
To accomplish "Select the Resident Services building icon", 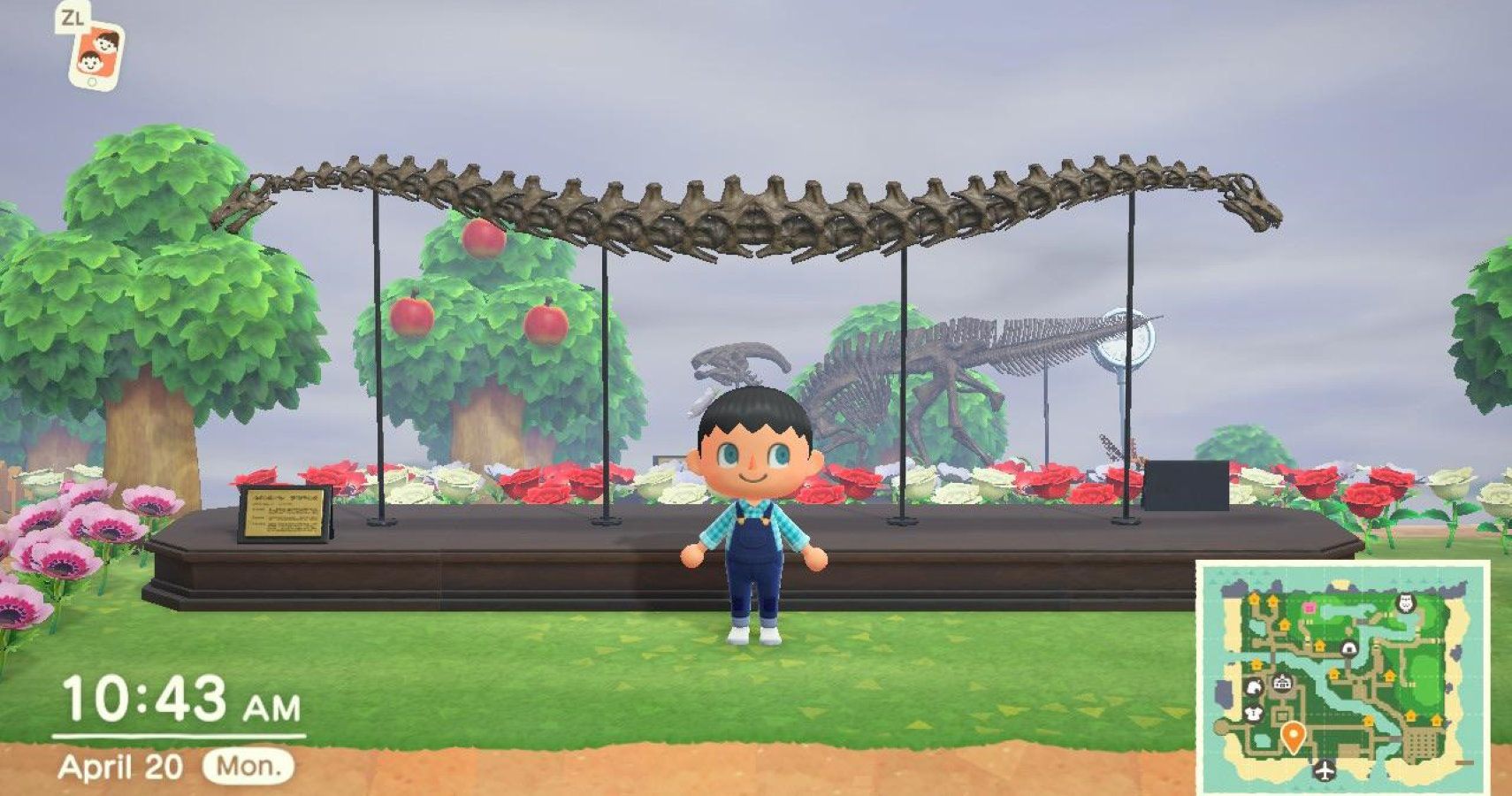I will [x=1282, y=683].
